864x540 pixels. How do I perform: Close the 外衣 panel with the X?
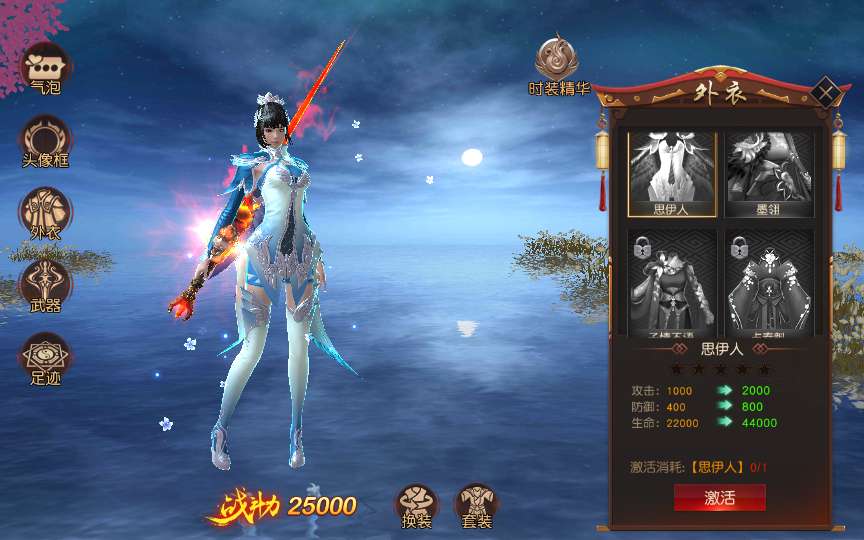tap(824, 93)
